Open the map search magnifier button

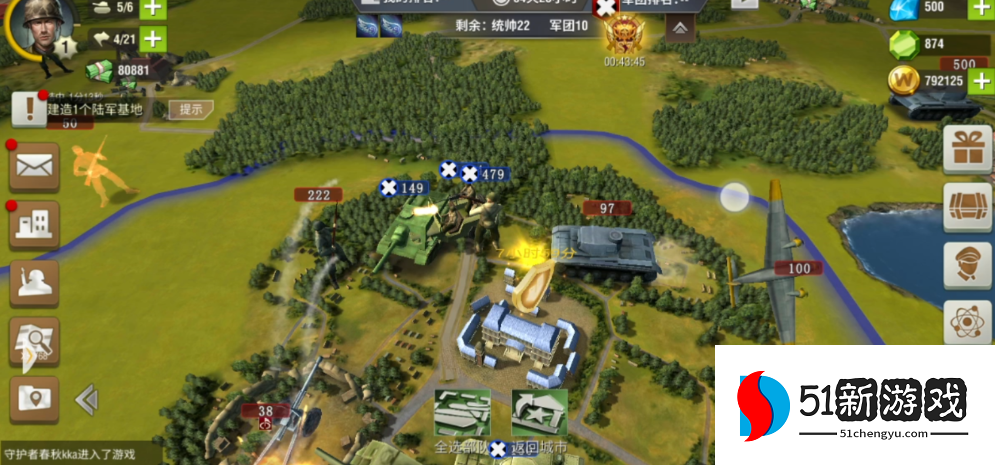tap(34, 343)
